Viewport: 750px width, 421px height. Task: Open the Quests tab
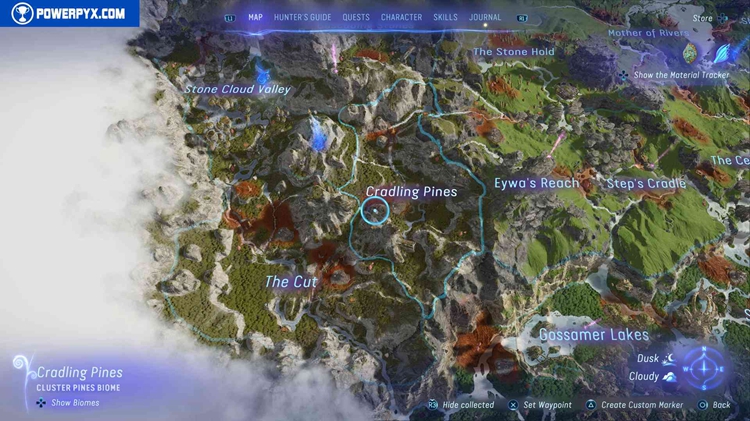click(x=355, y=17)
